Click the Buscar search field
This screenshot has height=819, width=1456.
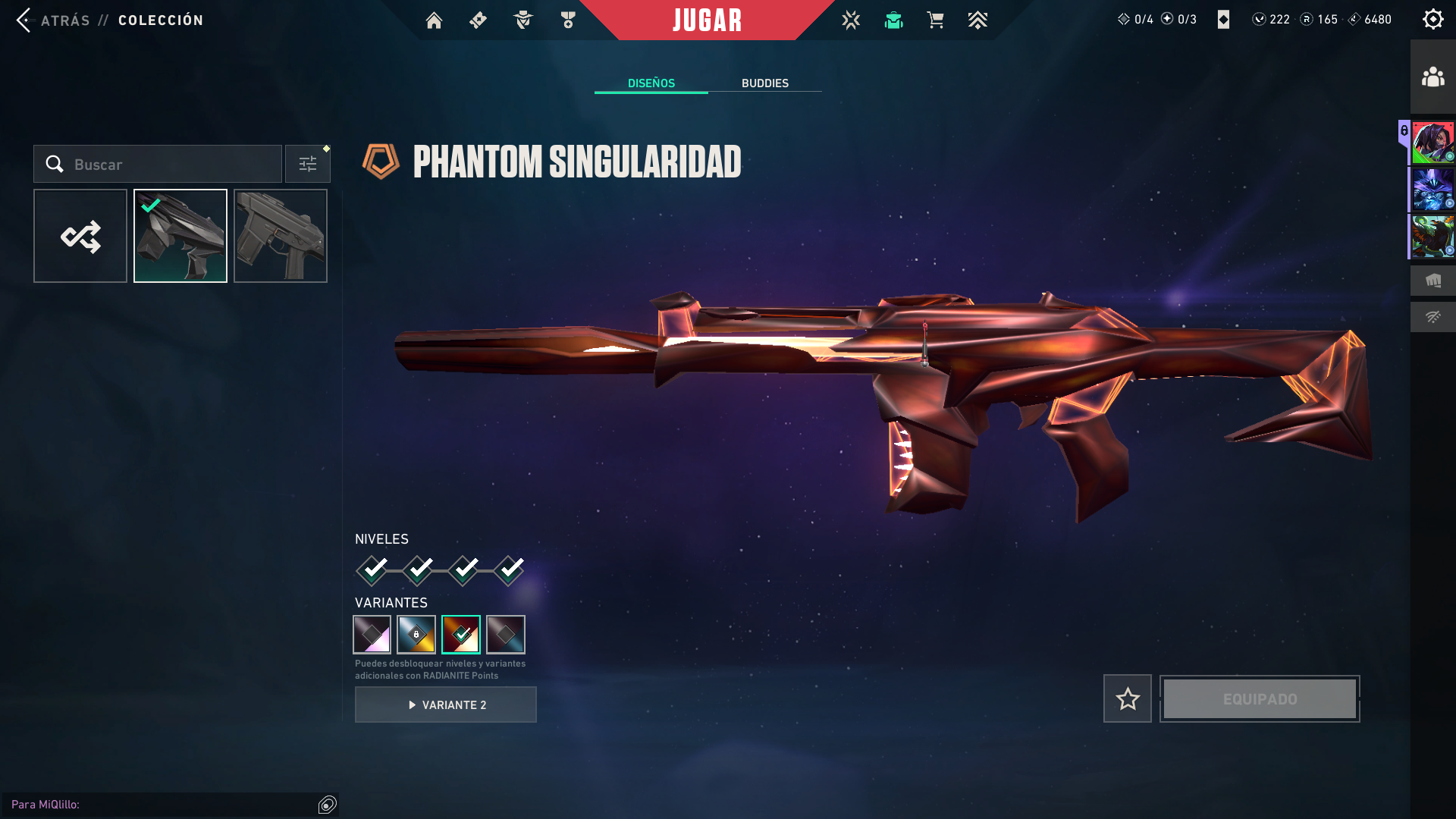point(159,164)
